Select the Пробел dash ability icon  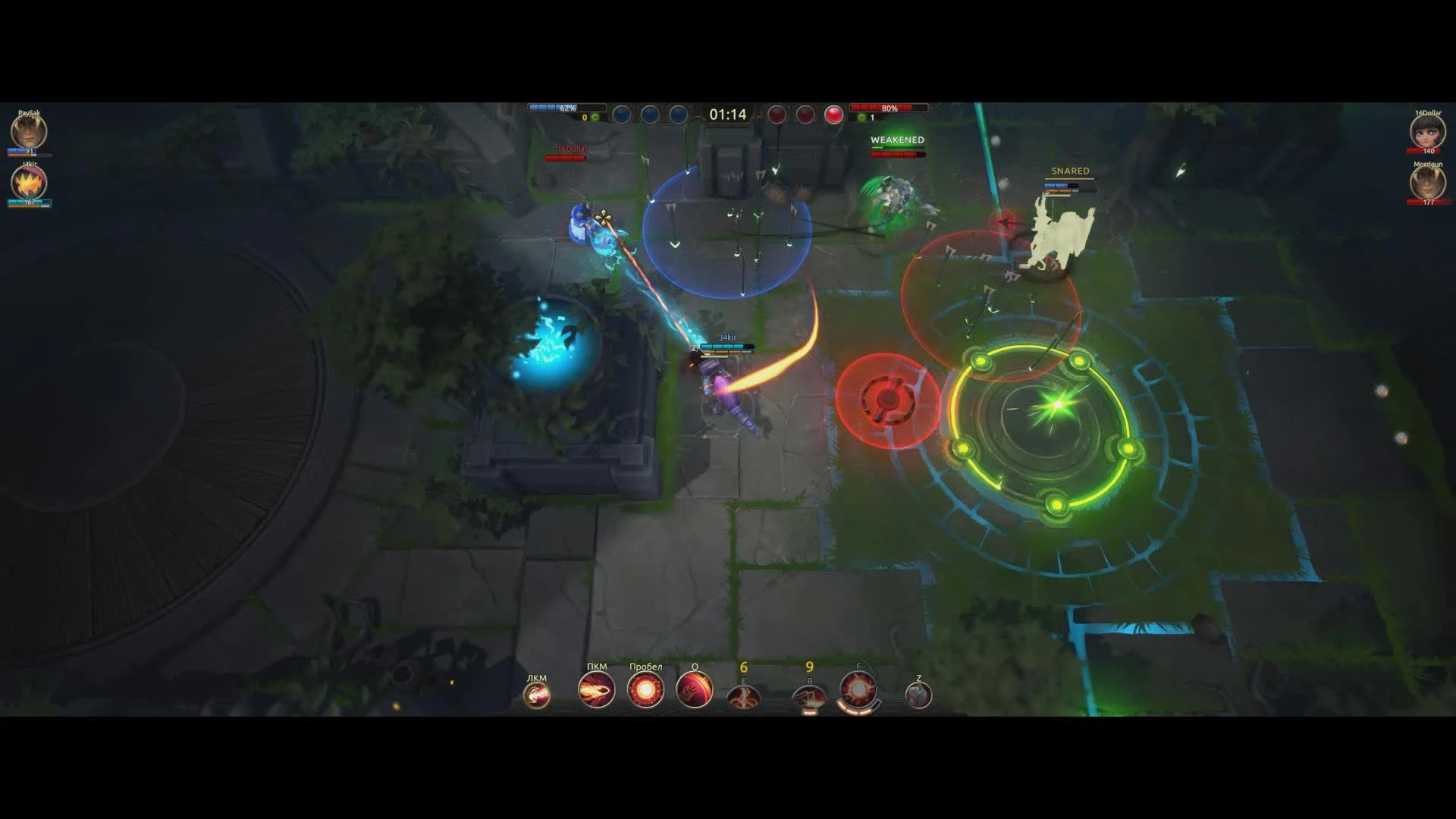pos(645,692)
